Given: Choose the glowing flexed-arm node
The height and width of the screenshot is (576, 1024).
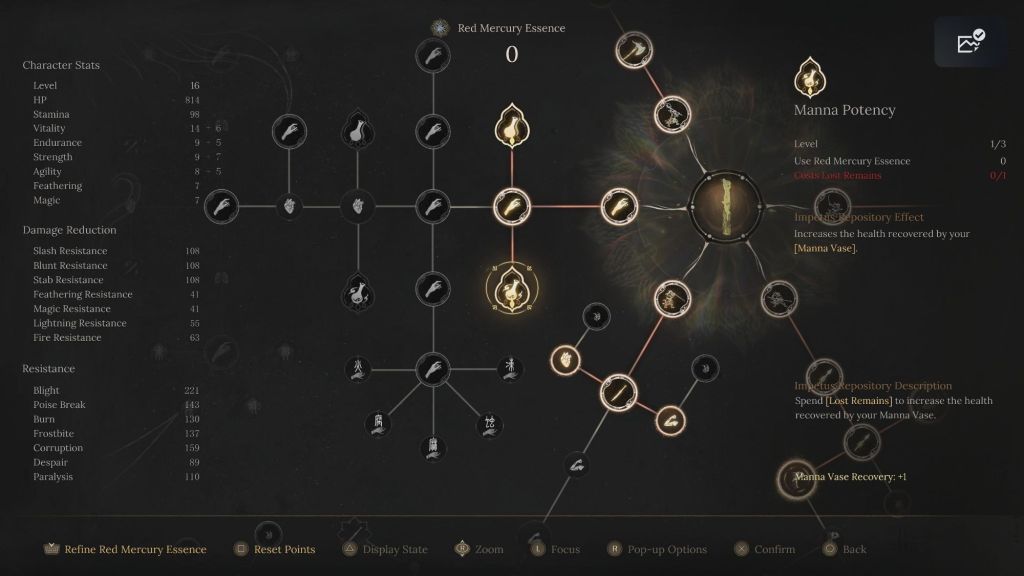Looking at the screenshot, I should pos(670,419).
